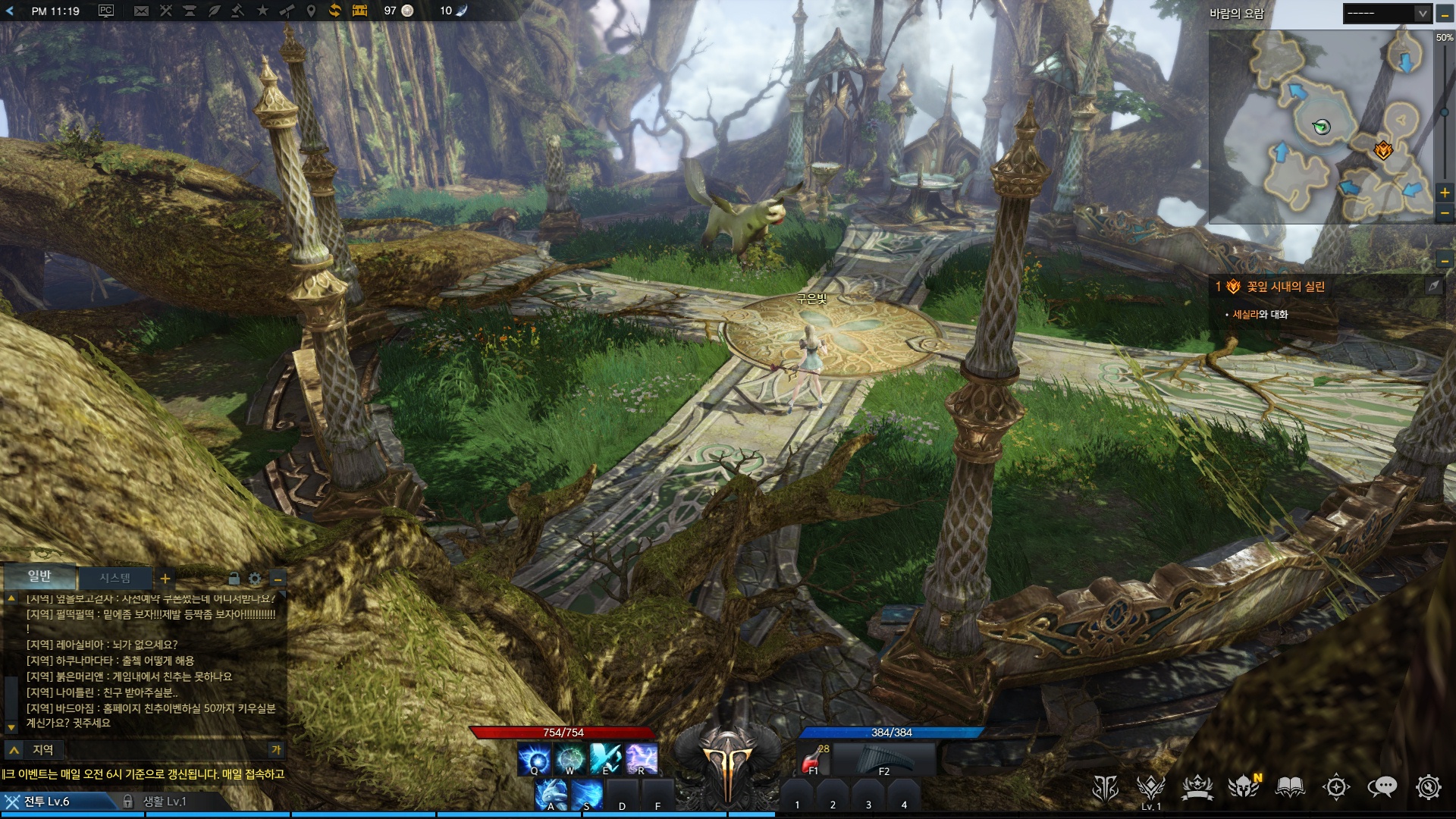This screenshot has width=1456, height=819.
Task: Click the chat input field
Action: coord(152,750)
